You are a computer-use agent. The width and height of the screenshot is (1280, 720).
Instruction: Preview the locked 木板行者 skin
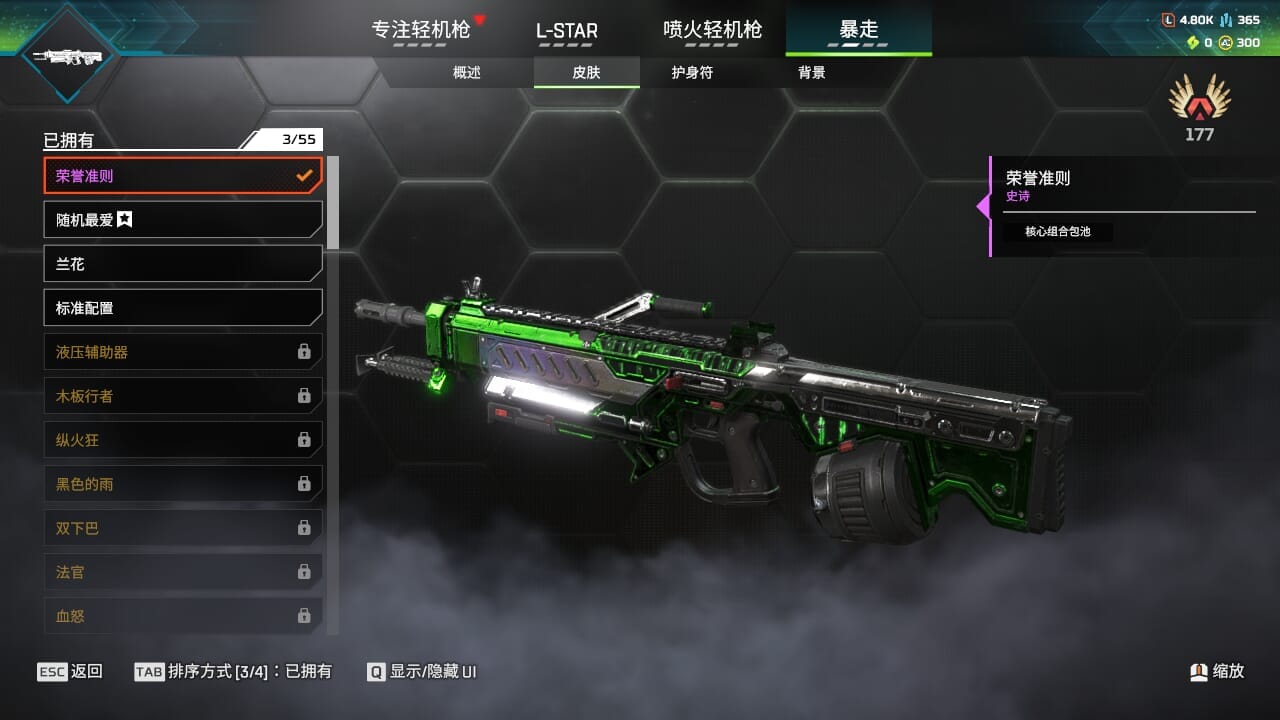pyautogui.click(x=183, y=396)
